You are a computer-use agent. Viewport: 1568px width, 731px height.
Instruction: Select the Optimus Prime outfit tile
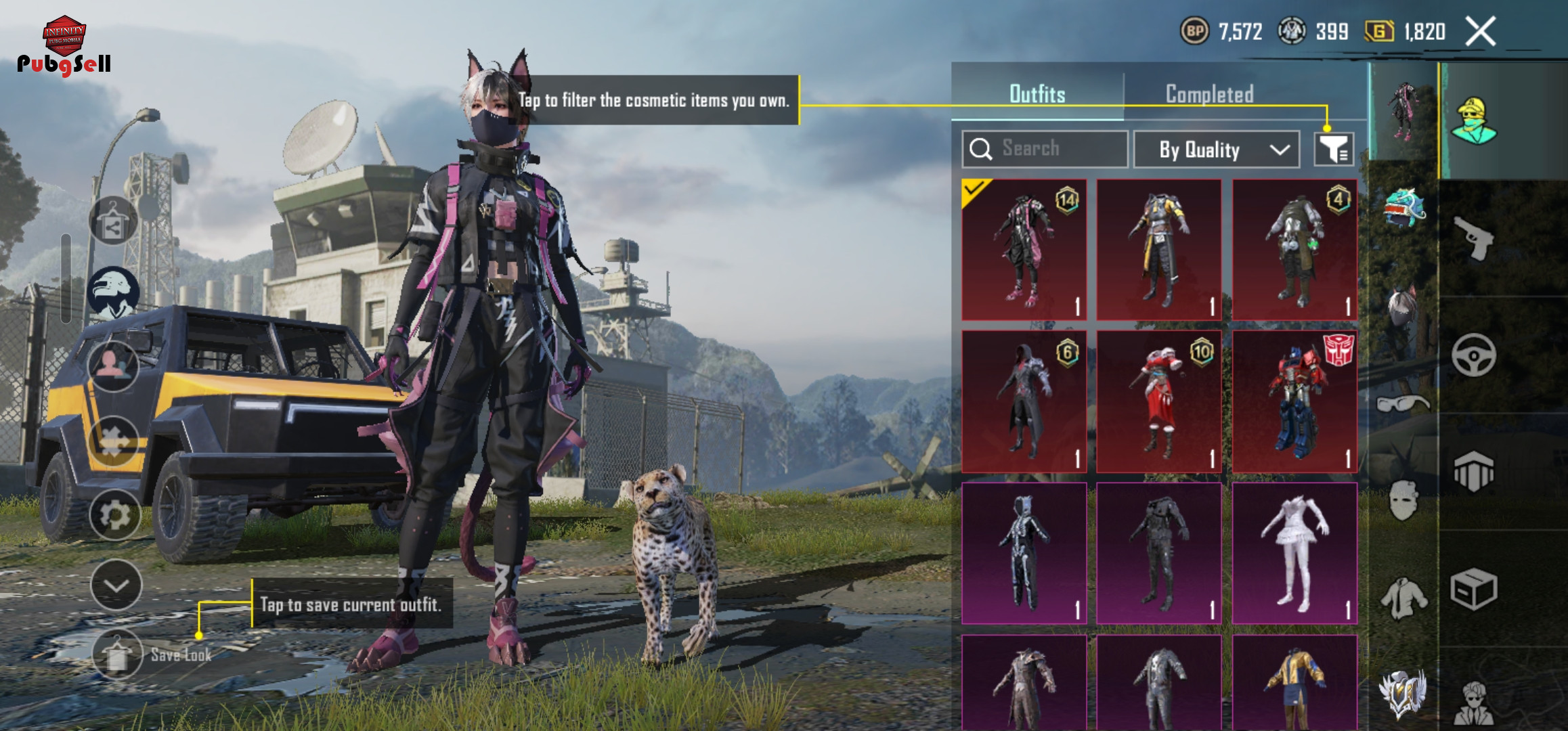pyautogui.click(x=1294, y=402)
